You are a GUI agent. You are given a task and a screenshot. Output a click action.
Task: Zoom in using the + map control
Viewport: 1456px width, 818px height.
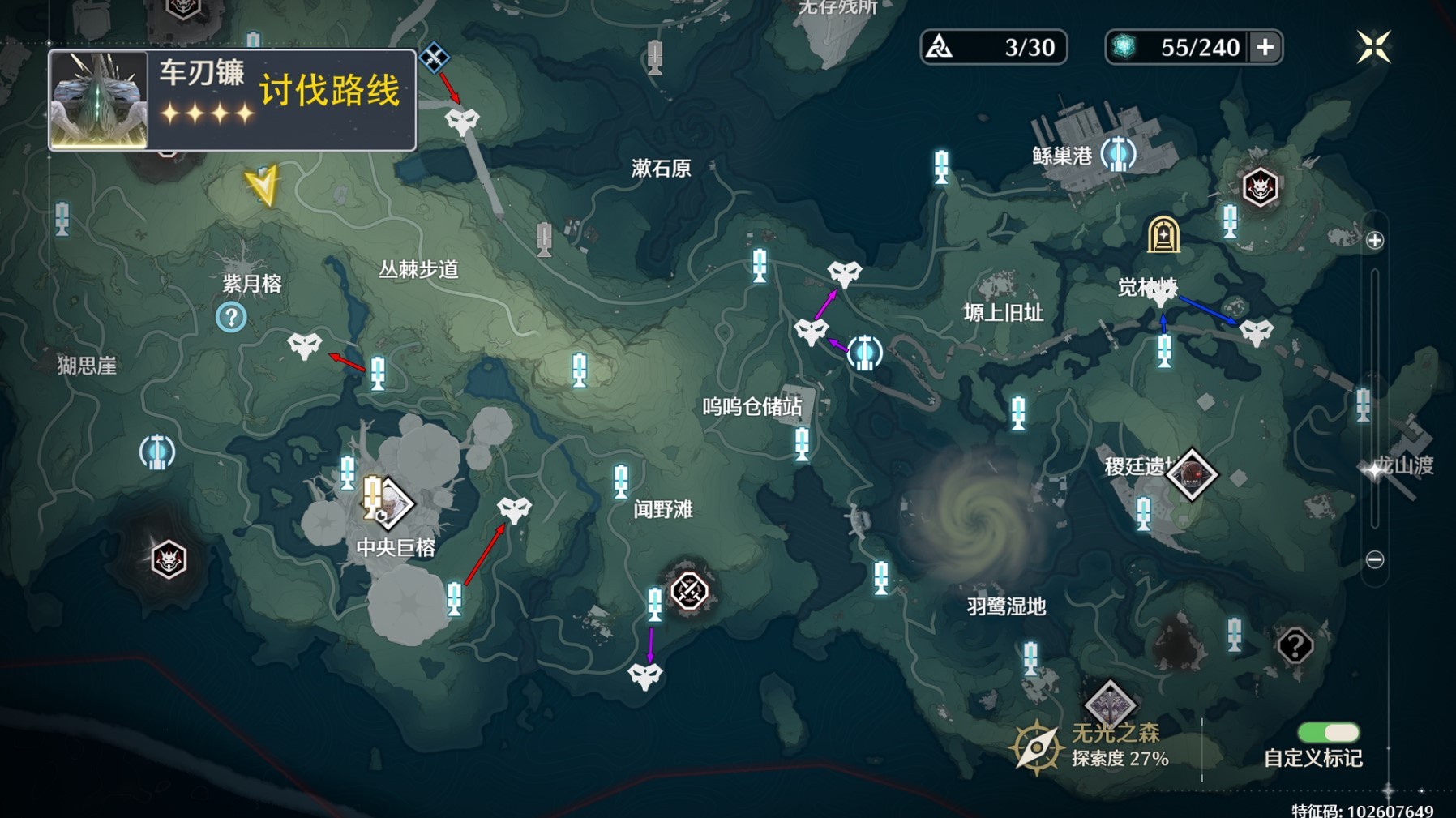(1373, 239)
